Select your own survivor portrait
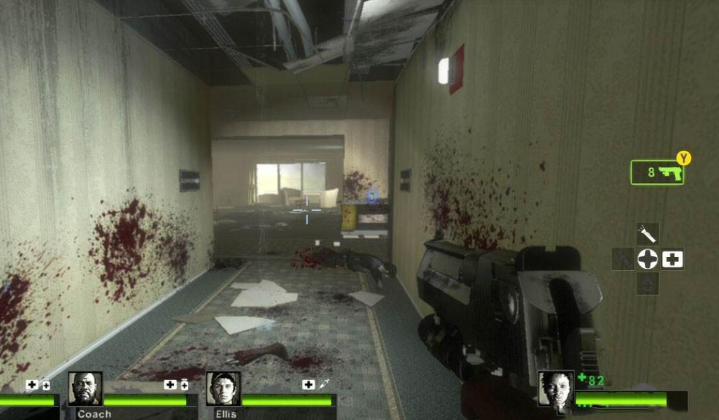The width and height of the screenshot is (719, 420). tap(554, 388)
